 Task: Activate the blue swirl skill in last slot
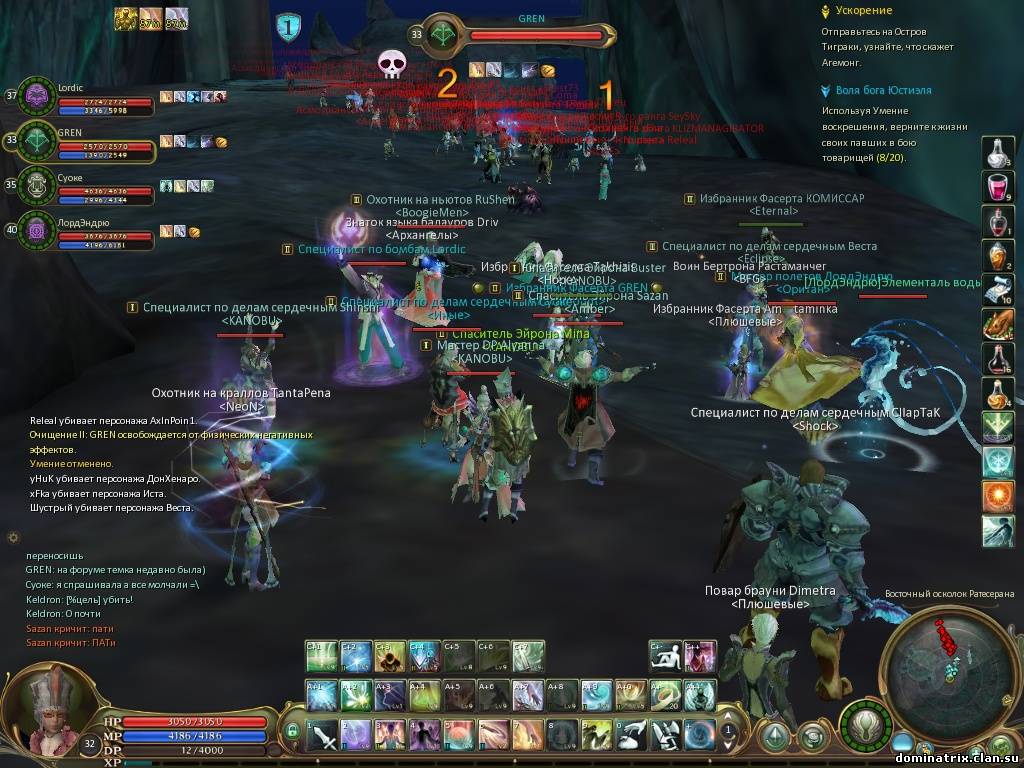pos(700,736)
